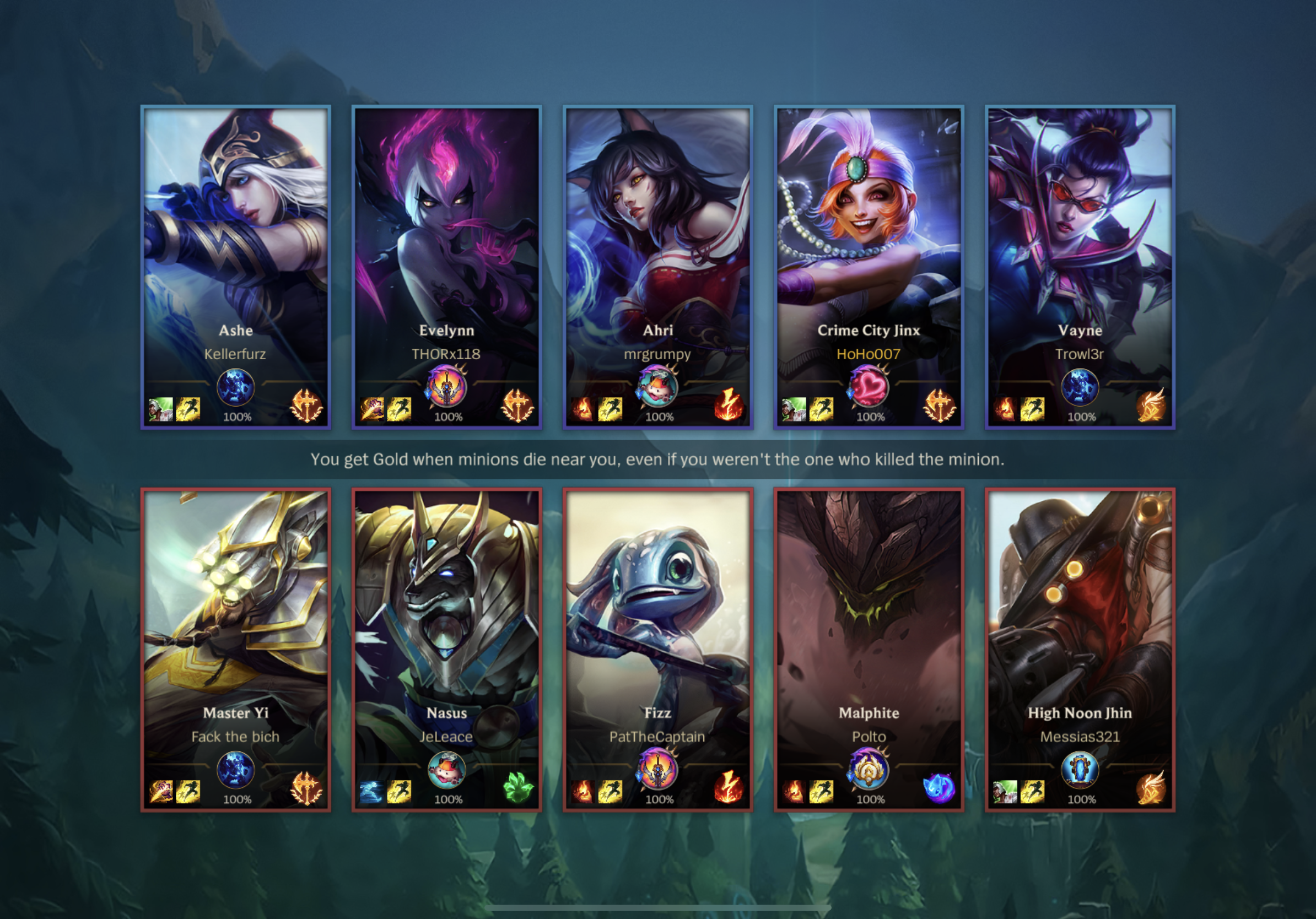
Task: Click Jhin's blue summoner profile icon
Action: 1080,770
